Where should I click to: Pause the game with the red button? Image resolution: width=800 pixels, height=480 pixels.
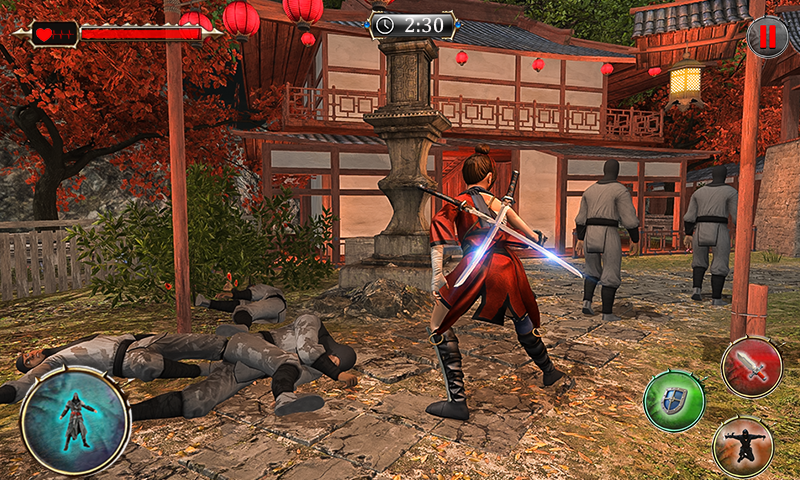click(767, 37)
